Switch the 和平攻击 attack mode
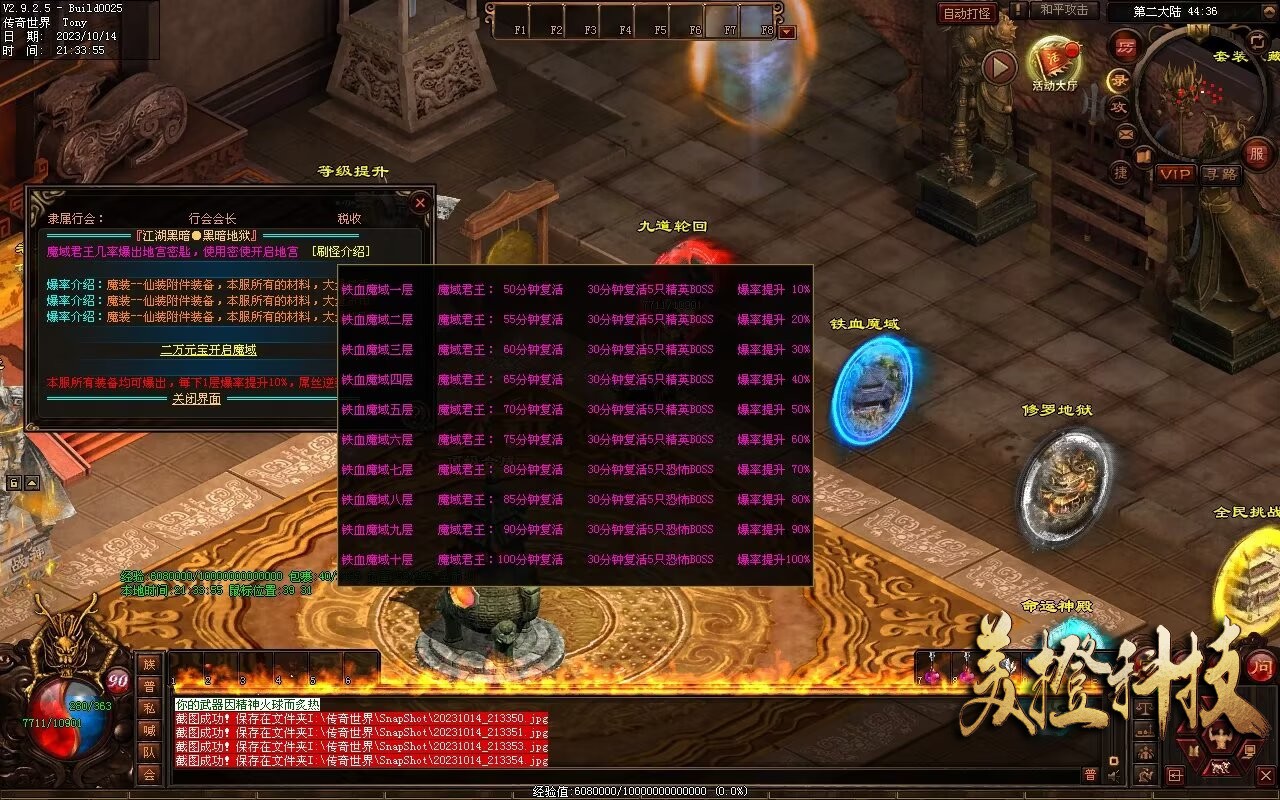Viewport: 1280px width, 800px height. 1064,10
